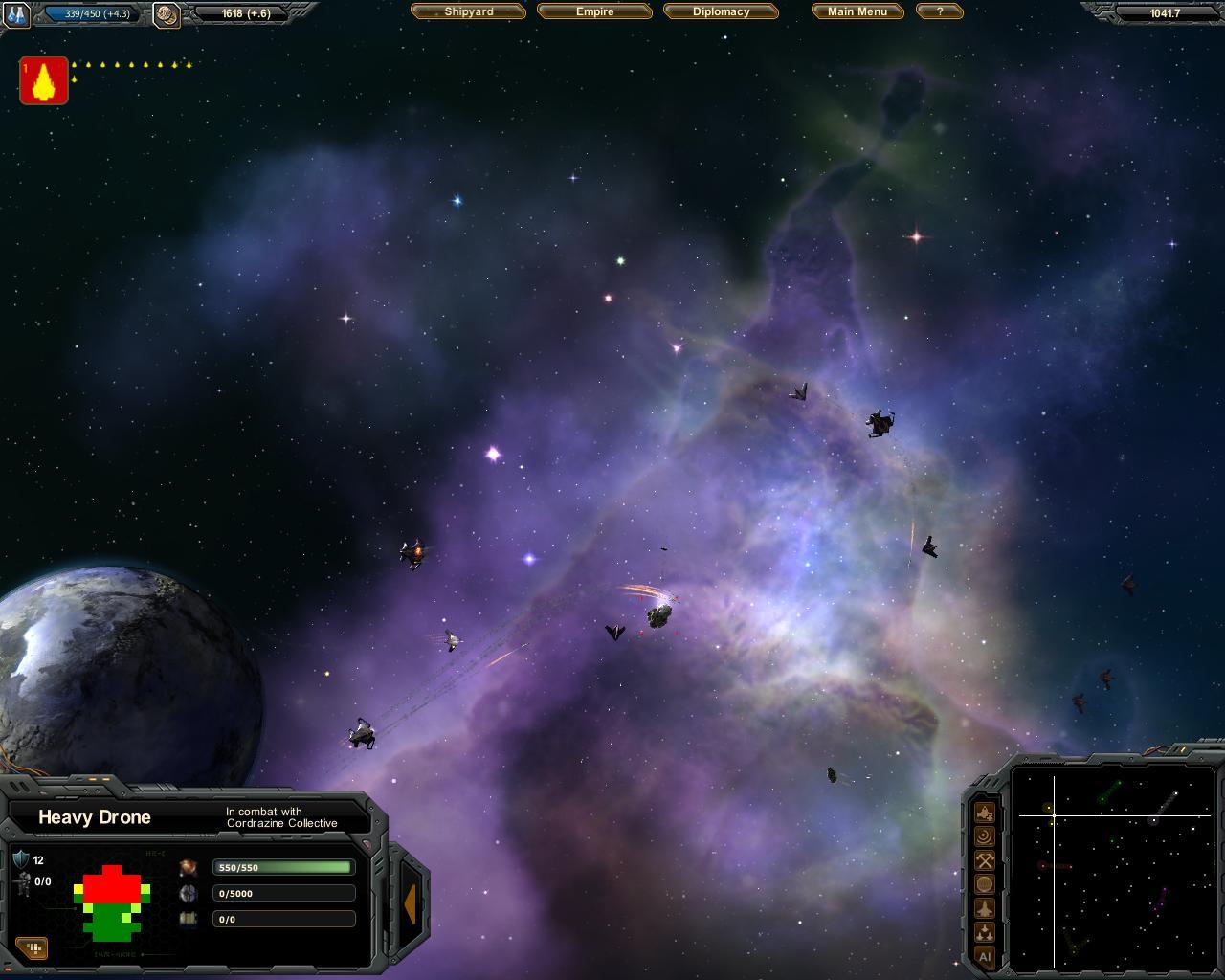This screenshot has width=1225, height=980.
Task: Open the Shipyard screen
Action: click(468, 11)
